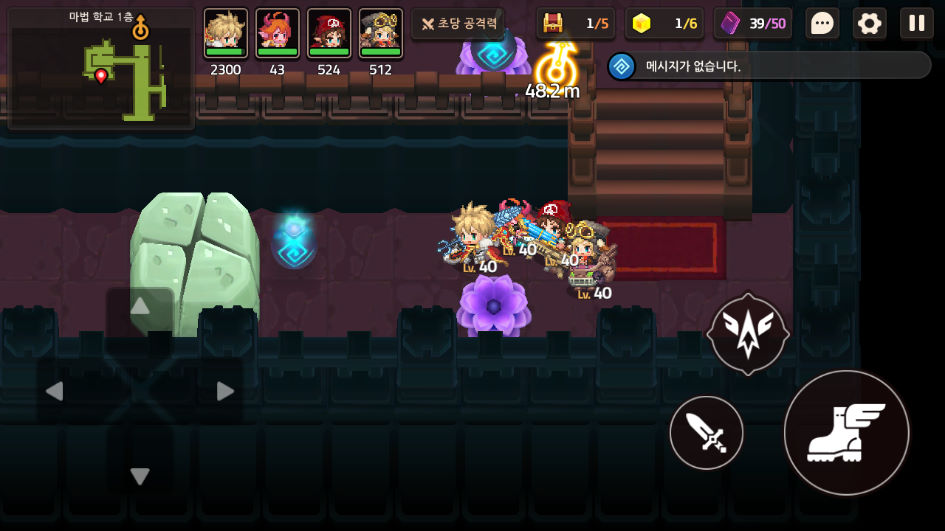This screenshot has height=531, width=945.
Task: Toggle the attack-per-second display button
Action: tap(458, 23)
